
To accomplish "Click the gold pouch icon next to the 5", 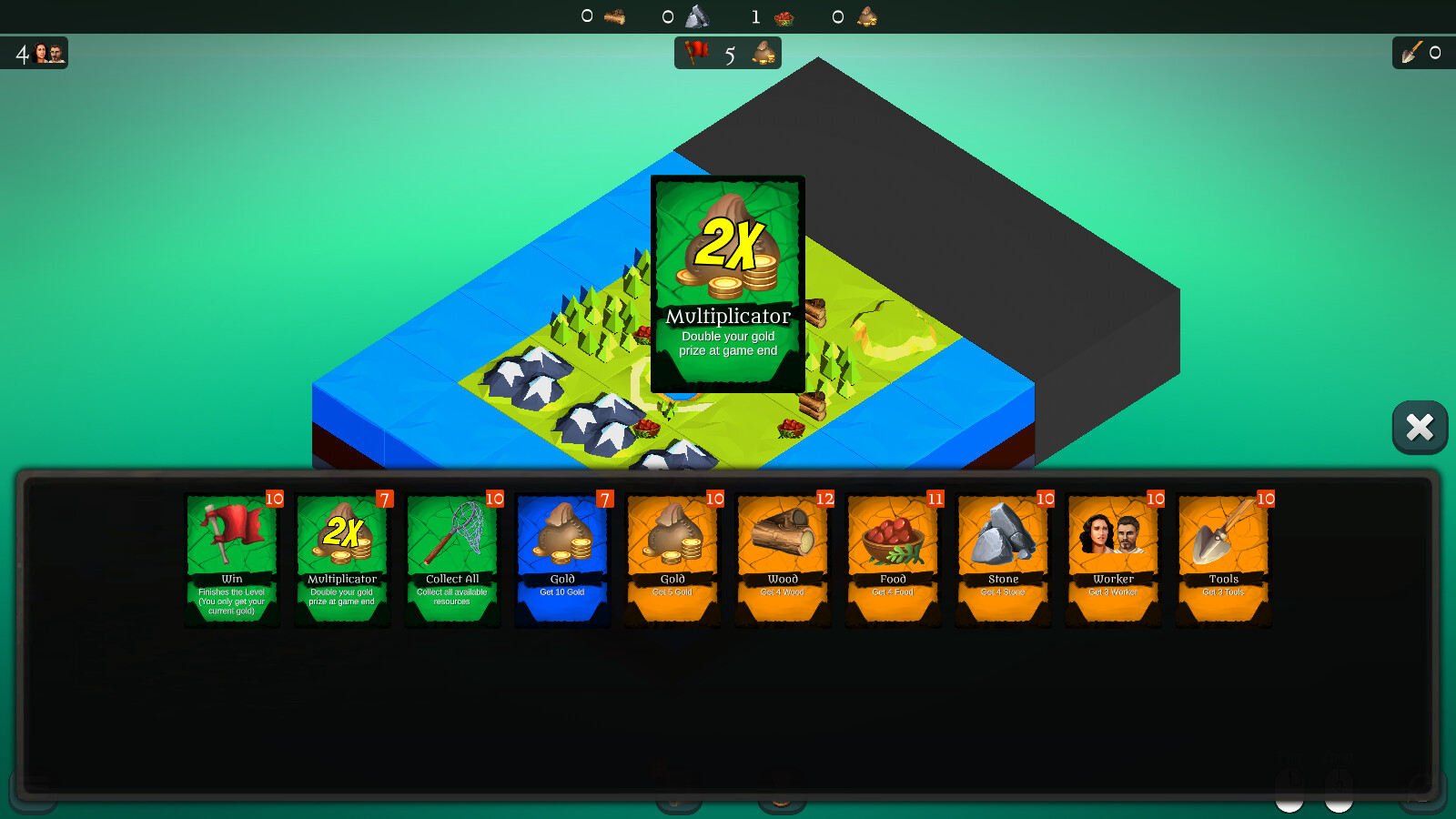I will coord(763,53).
